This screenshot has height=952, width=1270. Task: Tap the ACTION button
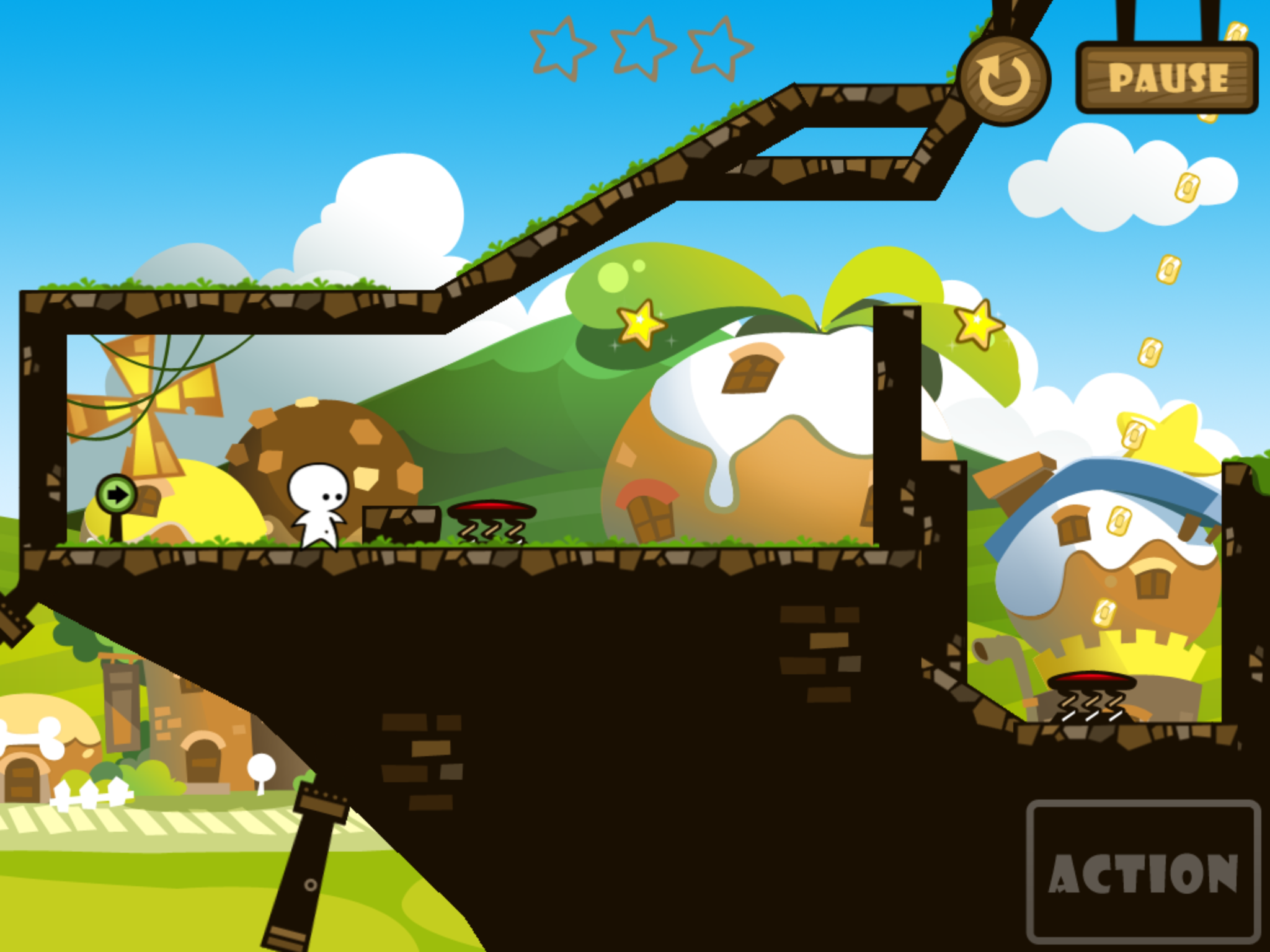click(1143, 871)
